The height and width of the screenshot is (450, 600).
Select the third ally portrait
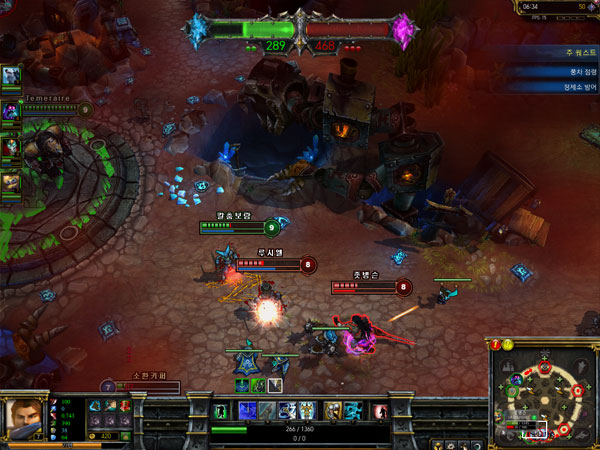point(11,145)
